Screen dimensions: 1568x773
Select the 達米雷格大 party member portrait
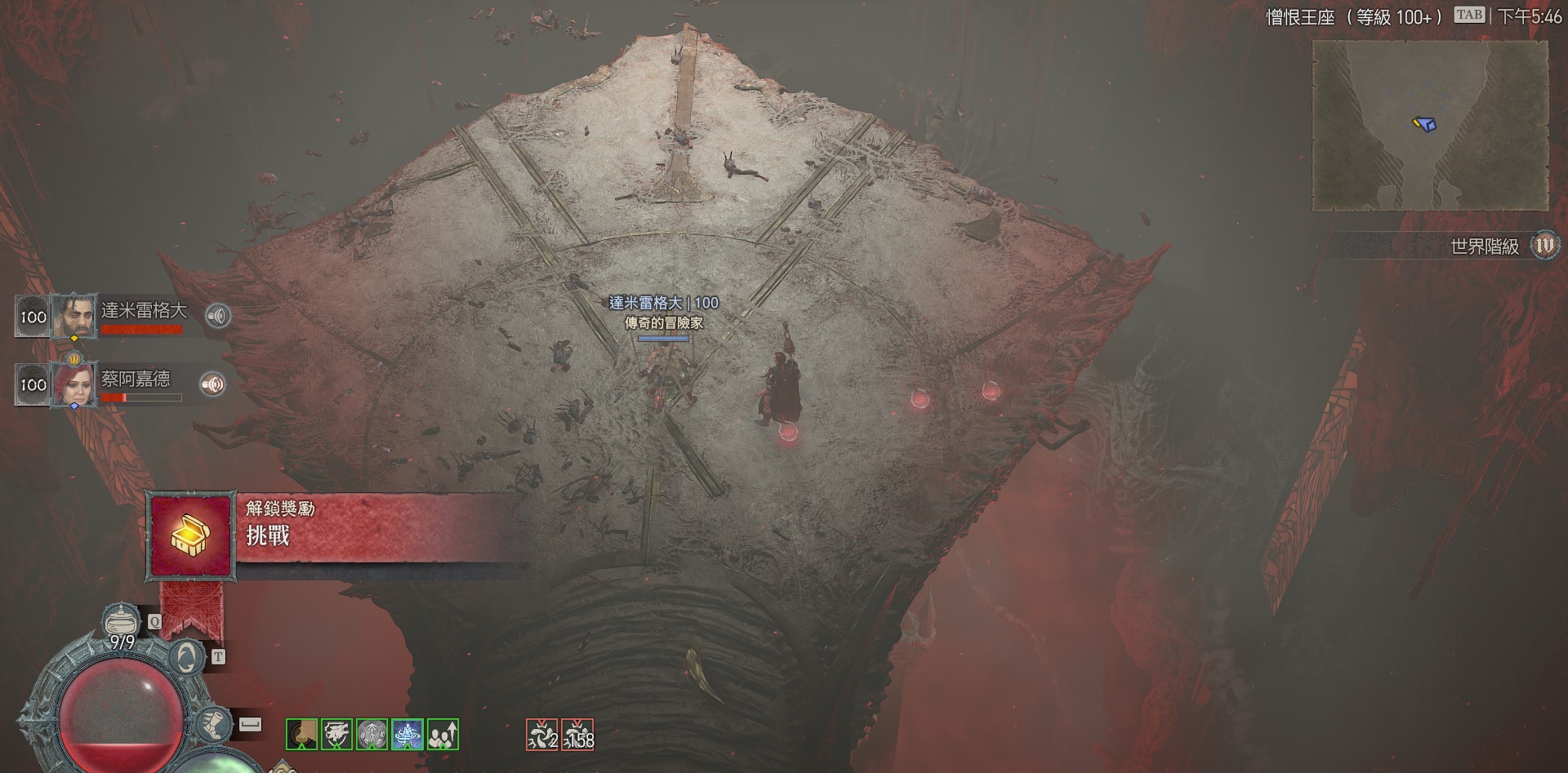74,316
